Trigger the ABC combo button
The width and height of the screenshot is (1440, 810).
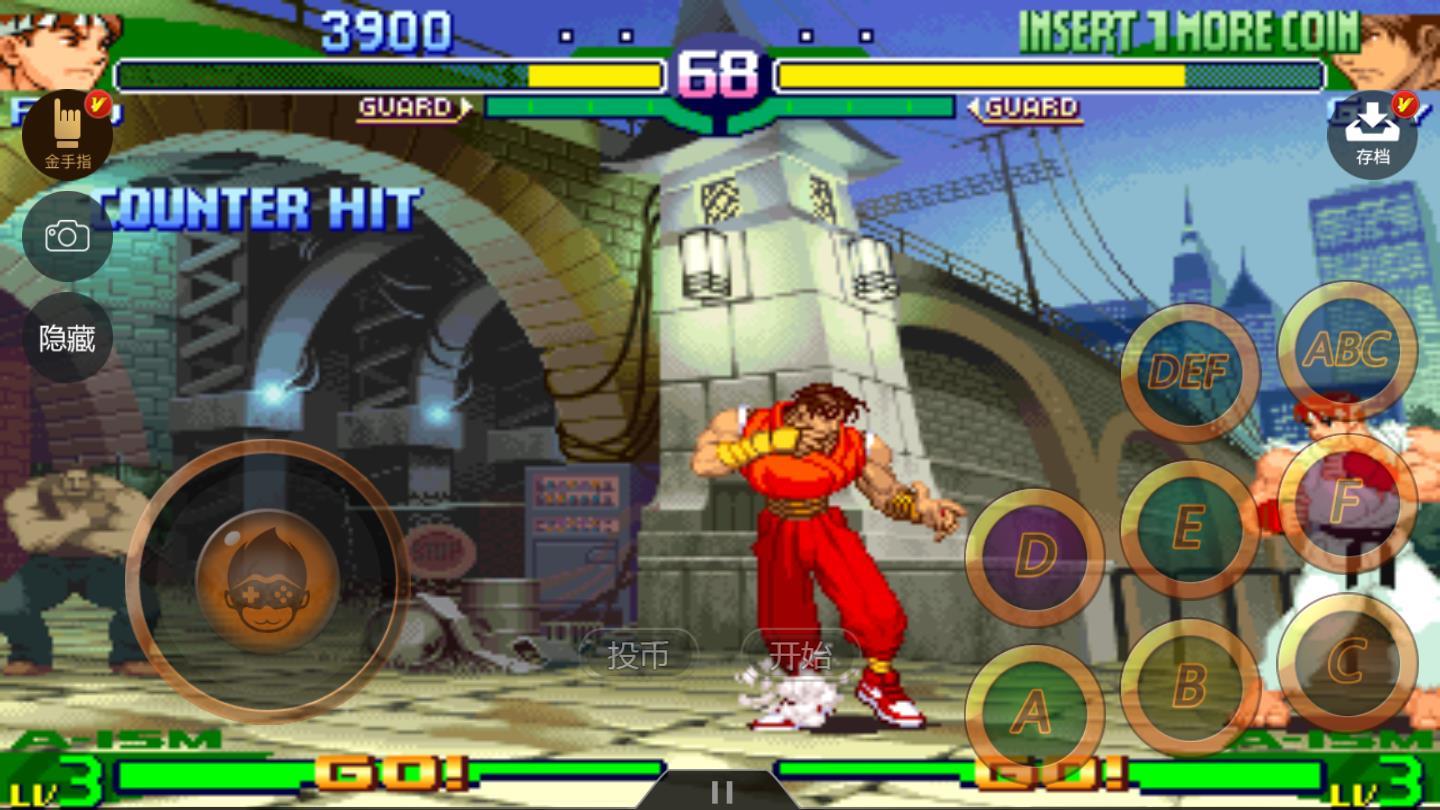click(1347, 350)
